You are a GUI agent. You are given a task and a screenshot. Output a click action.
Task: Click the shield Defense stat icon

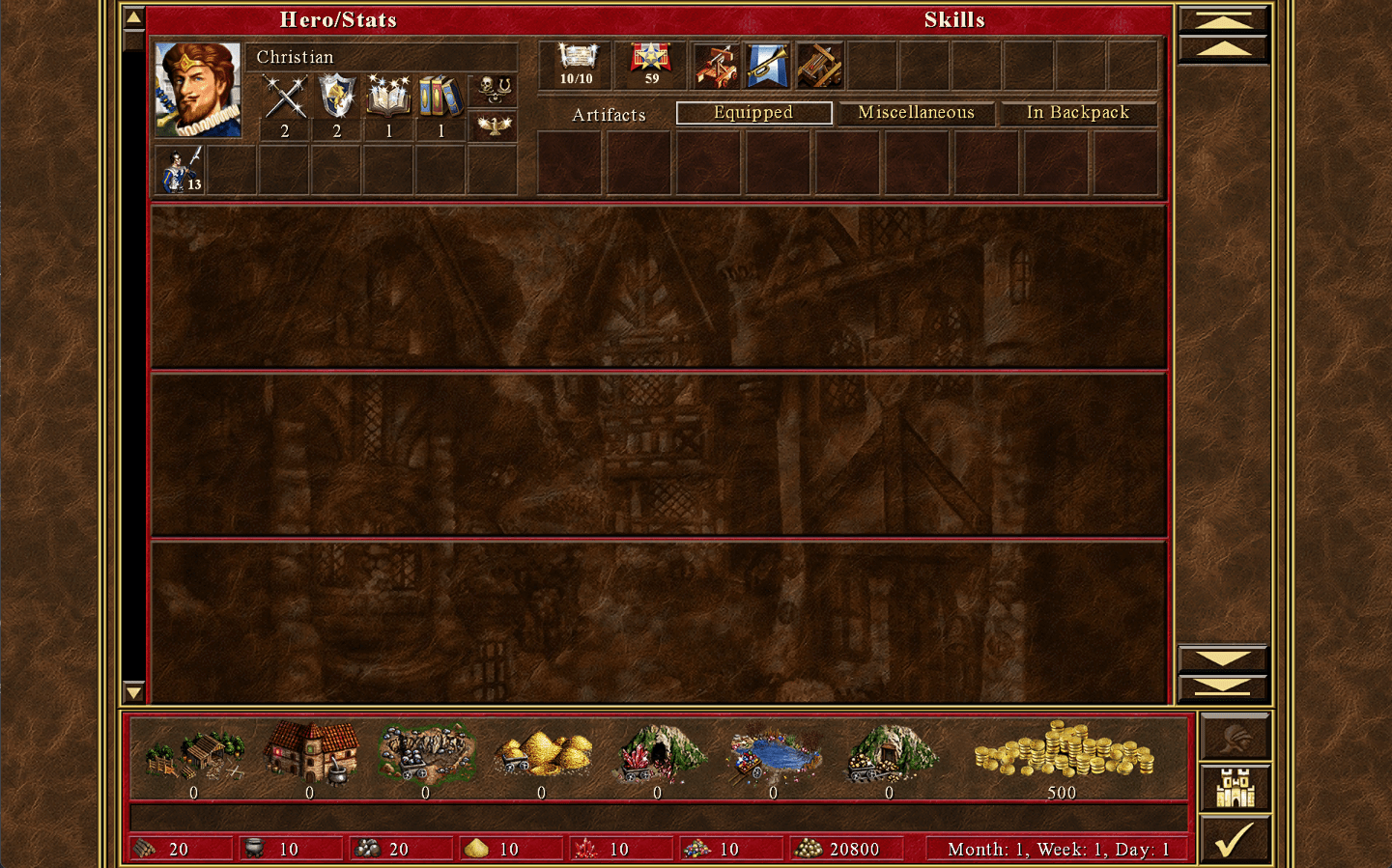pos(337,97)
